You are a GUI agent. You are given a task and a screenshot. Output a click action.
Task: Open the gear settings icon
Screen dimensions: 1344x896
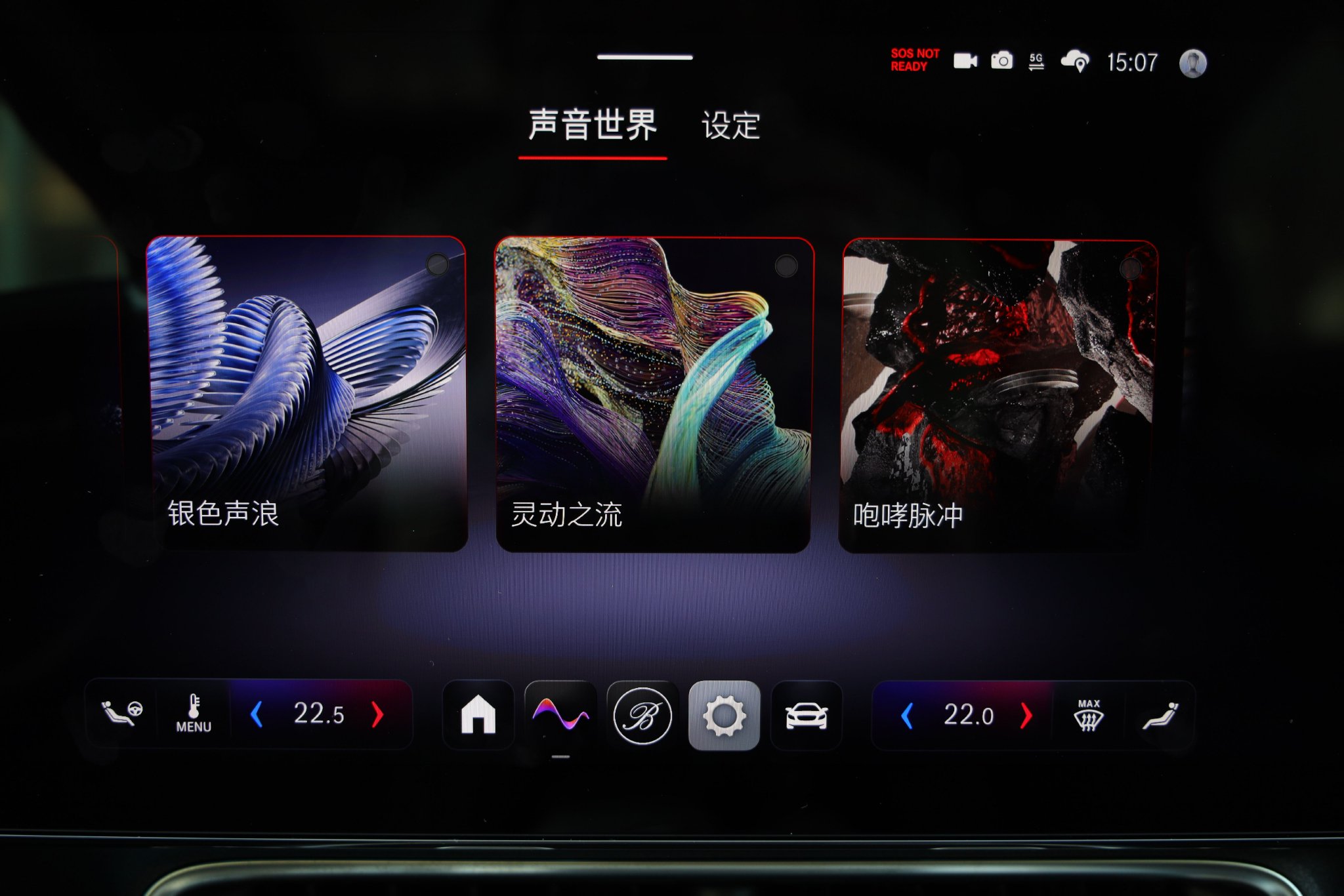pyautogui.click(x=724, y=715)
